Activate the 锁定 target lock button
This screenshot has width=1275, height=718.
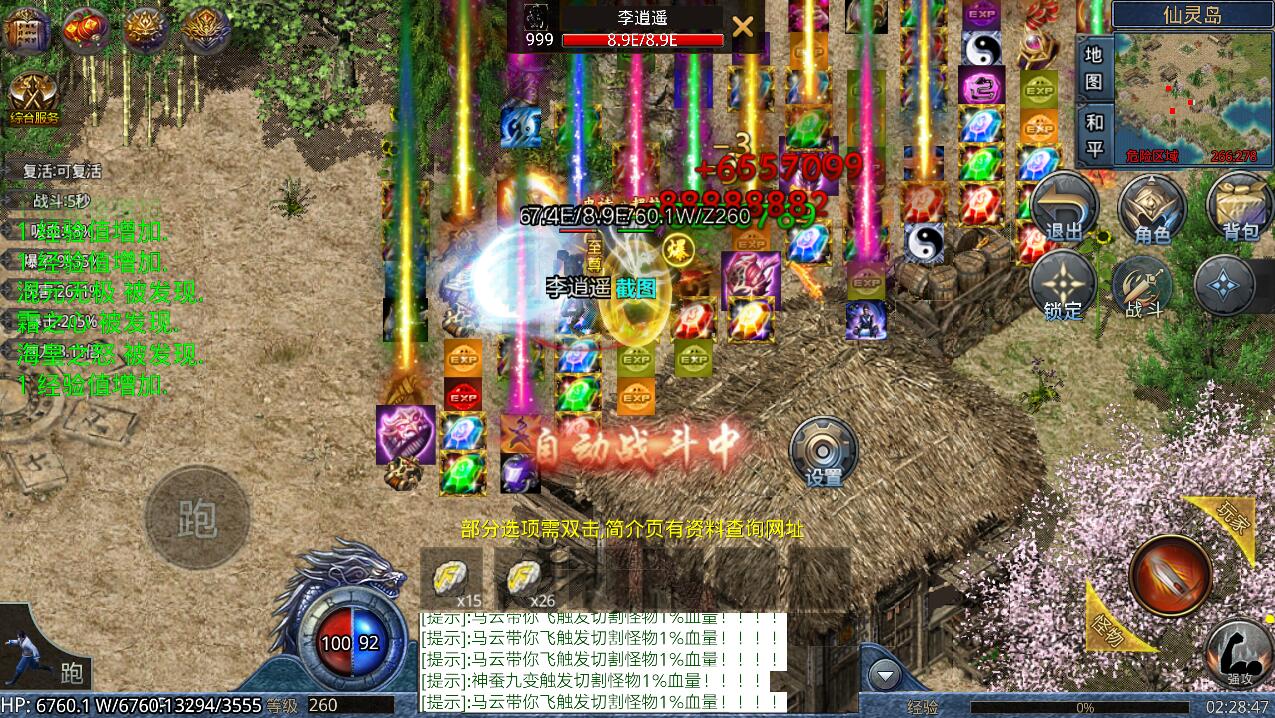click(1063, 285)
